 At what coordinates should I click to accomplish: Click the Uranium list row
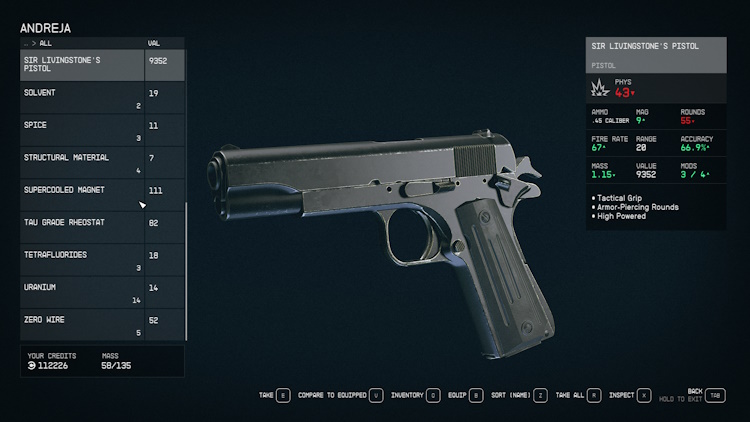coord(84,293)
